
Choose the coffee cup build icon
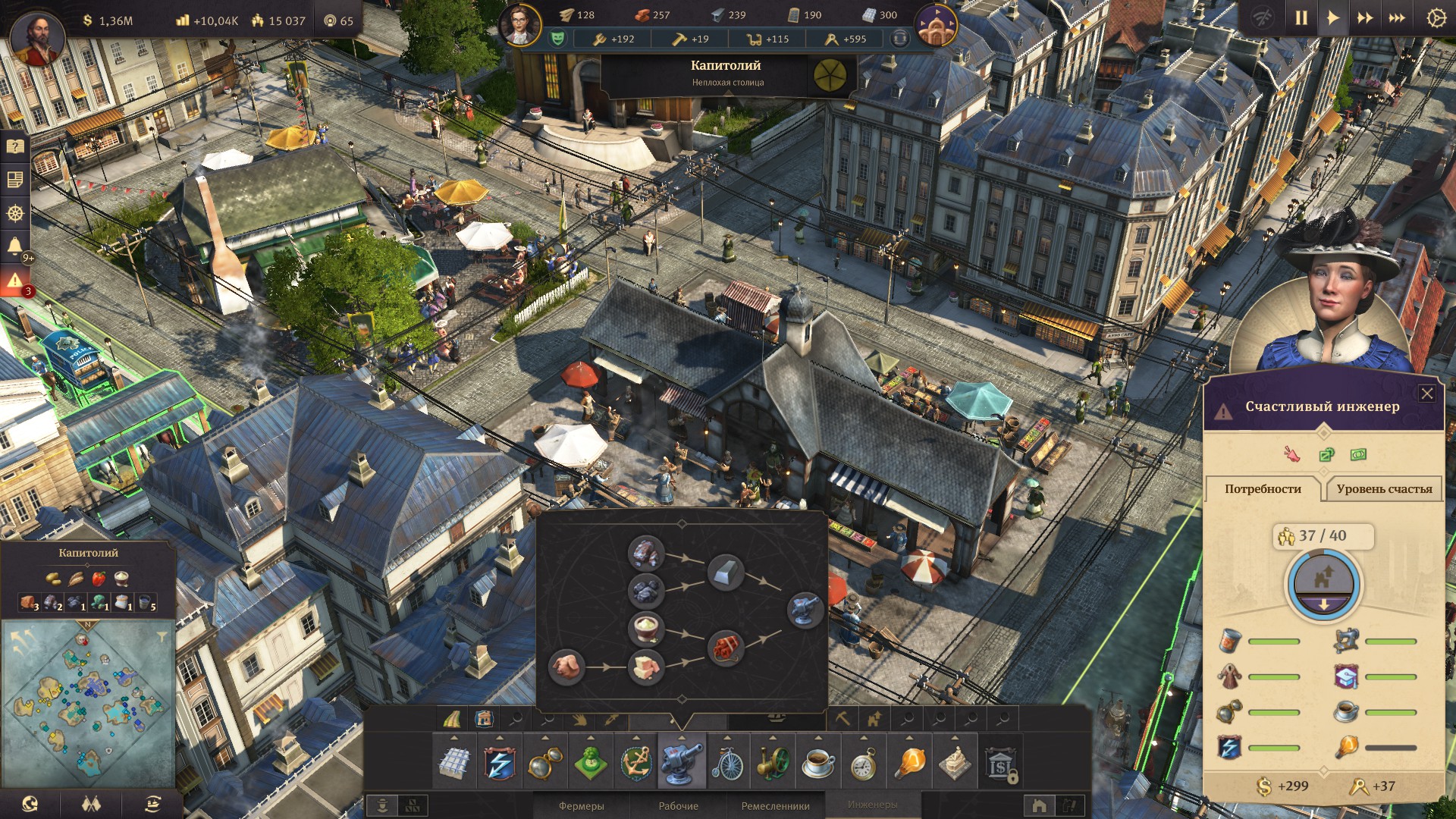[x=818, y=762]
